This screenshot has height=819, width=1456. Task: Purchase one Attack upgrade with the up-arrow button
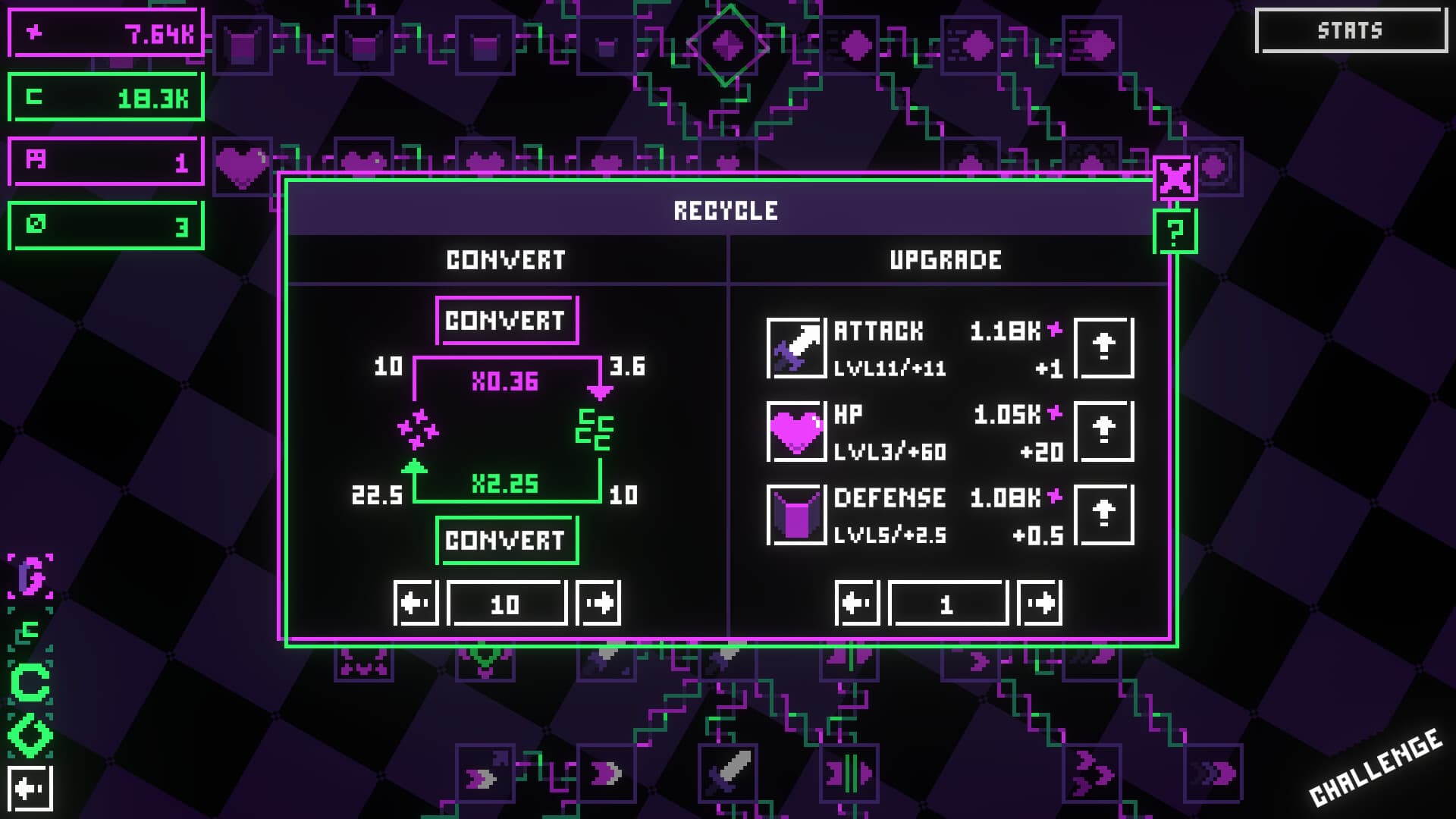point(1104,349)
